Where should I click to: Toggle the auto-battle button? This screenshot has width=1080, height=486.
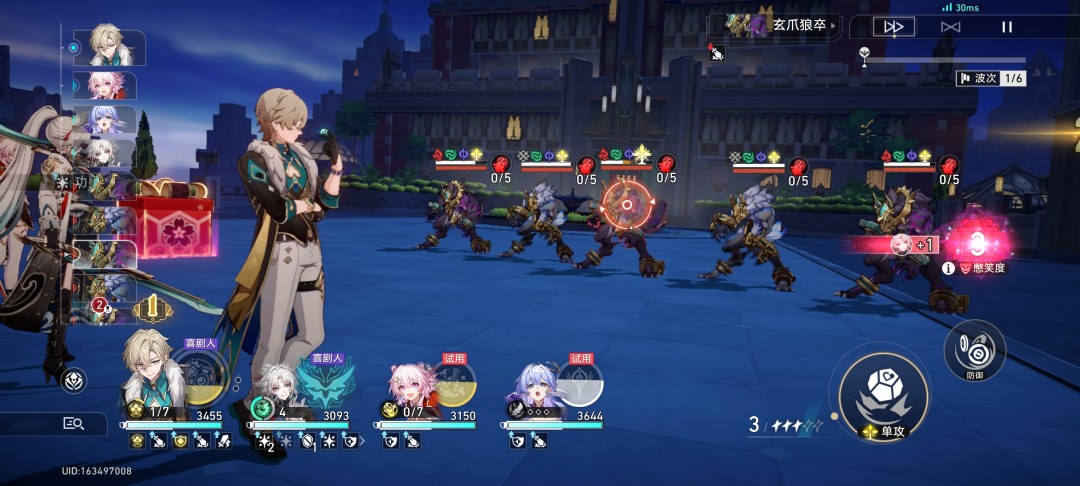tap(950, 27)
